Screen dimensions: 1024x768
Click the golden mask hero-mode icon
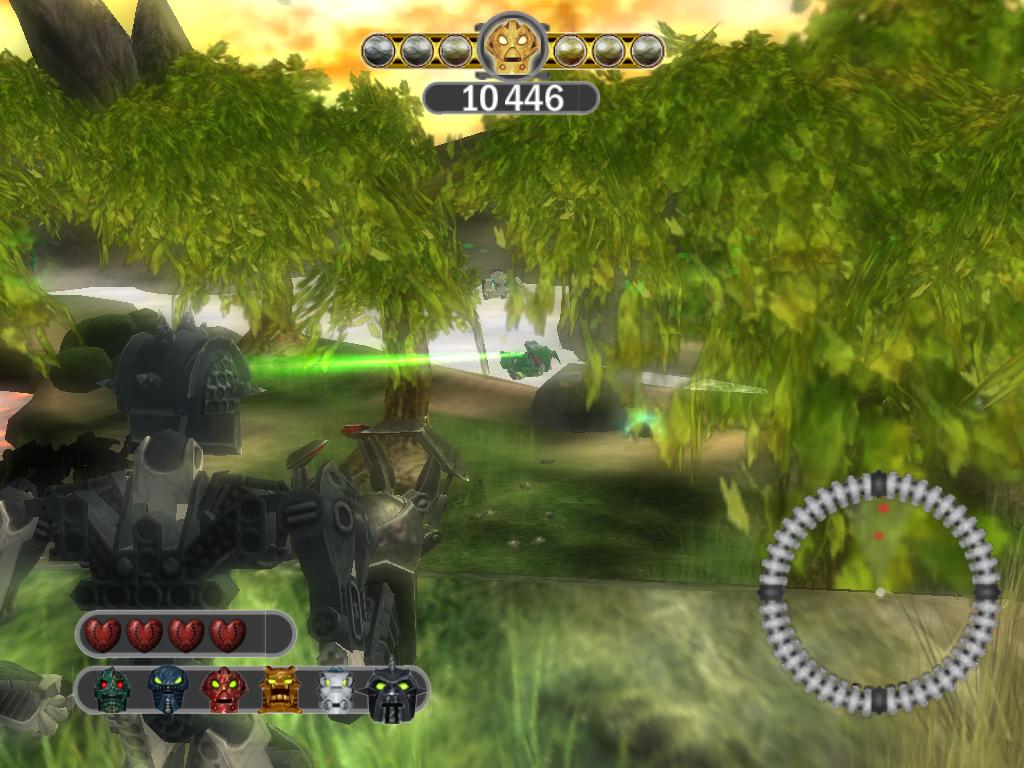[x=512, y=46]
